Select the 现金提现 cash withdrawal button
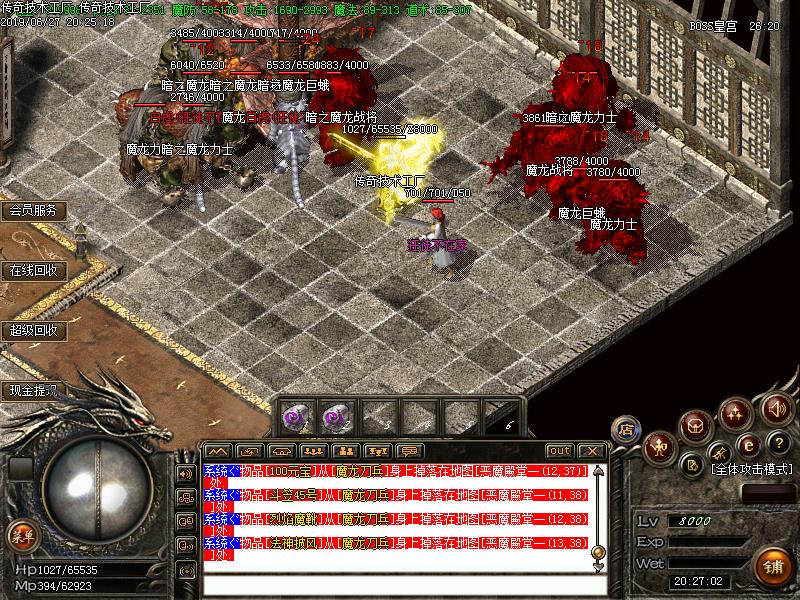Screen dimensions: 800x600 [x=33, y=390]
